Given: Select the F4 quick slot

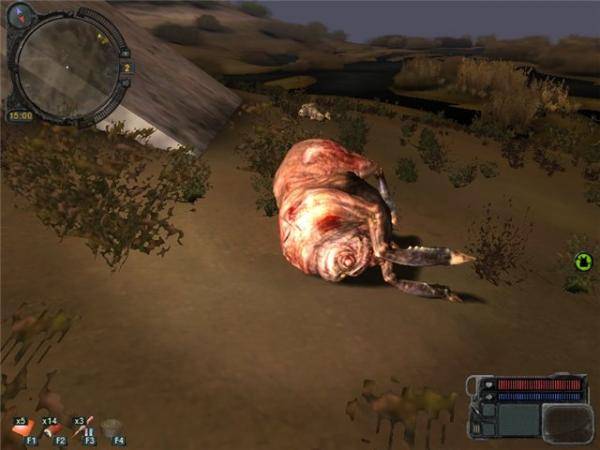Looking at the screenshot, I should [113, 430].
